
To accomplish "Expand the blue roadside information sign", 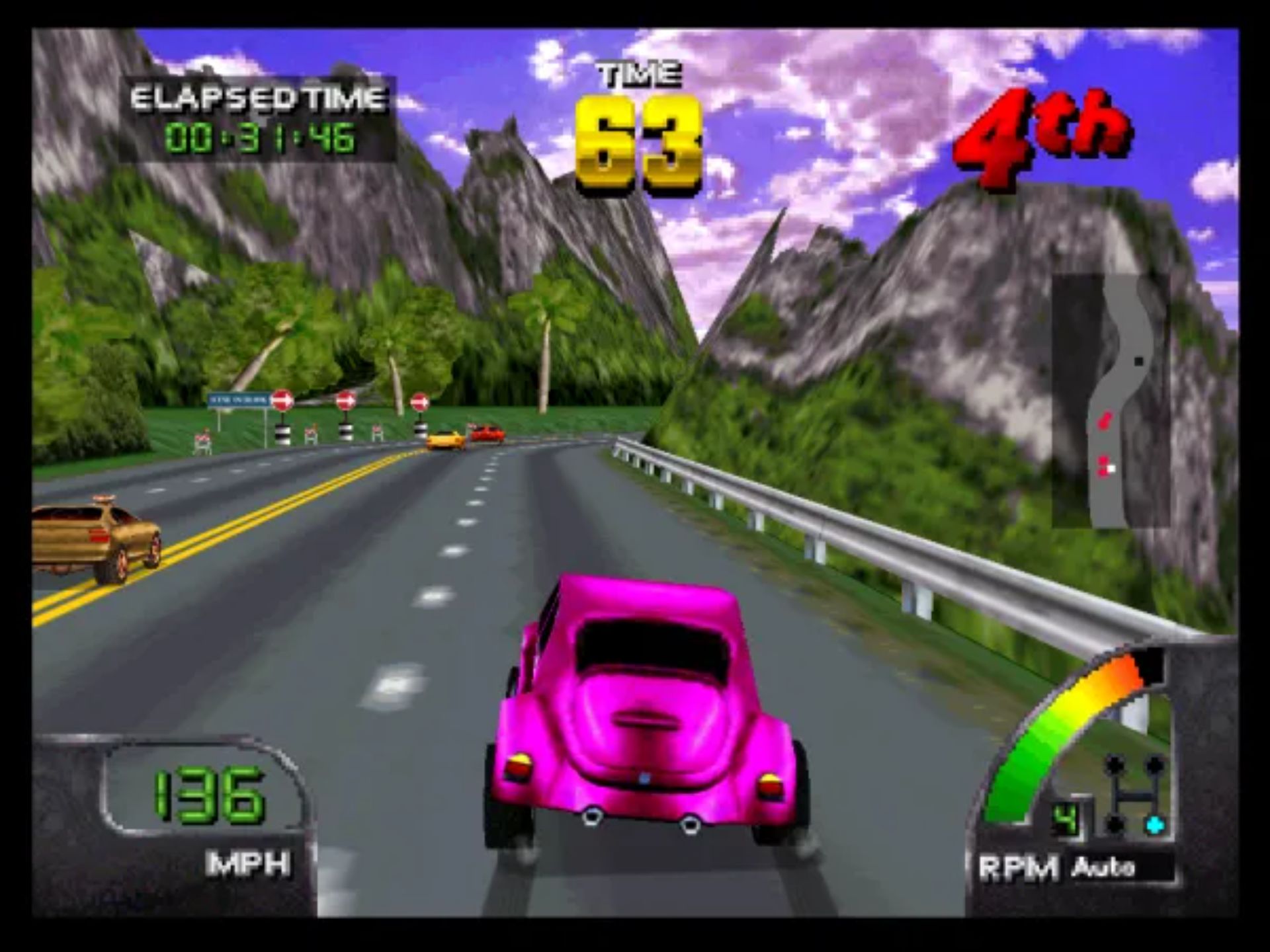I will click(238, 399).
